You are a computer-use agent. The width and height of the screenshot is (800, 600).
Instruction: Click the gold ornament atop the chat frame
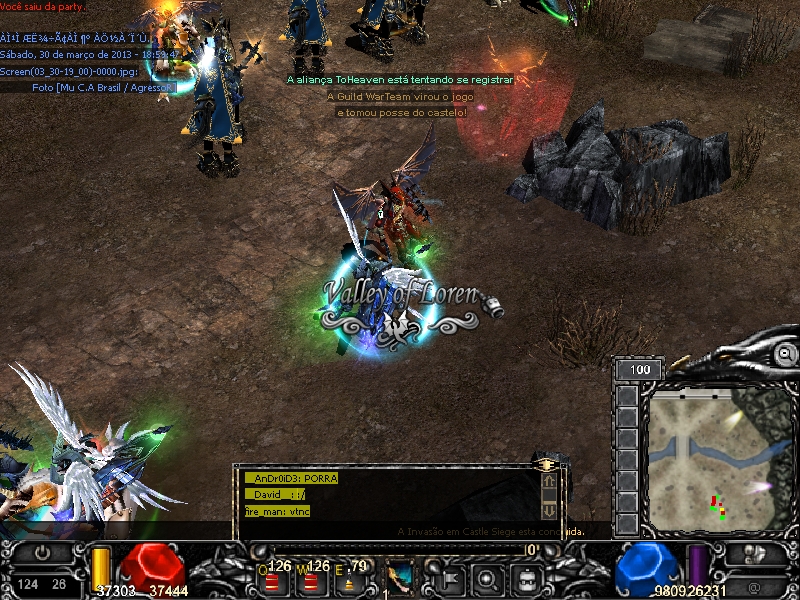tap(546, 465)
